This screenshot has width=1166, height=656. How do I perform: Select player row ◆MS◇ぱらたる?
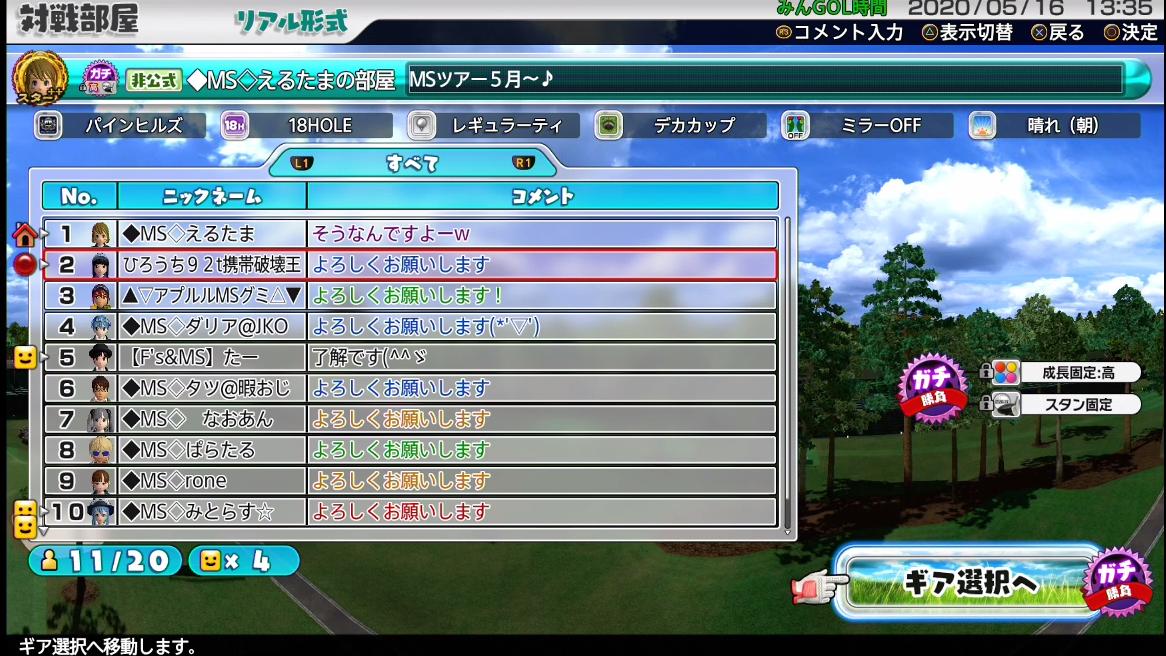click(x=410, y=450)
